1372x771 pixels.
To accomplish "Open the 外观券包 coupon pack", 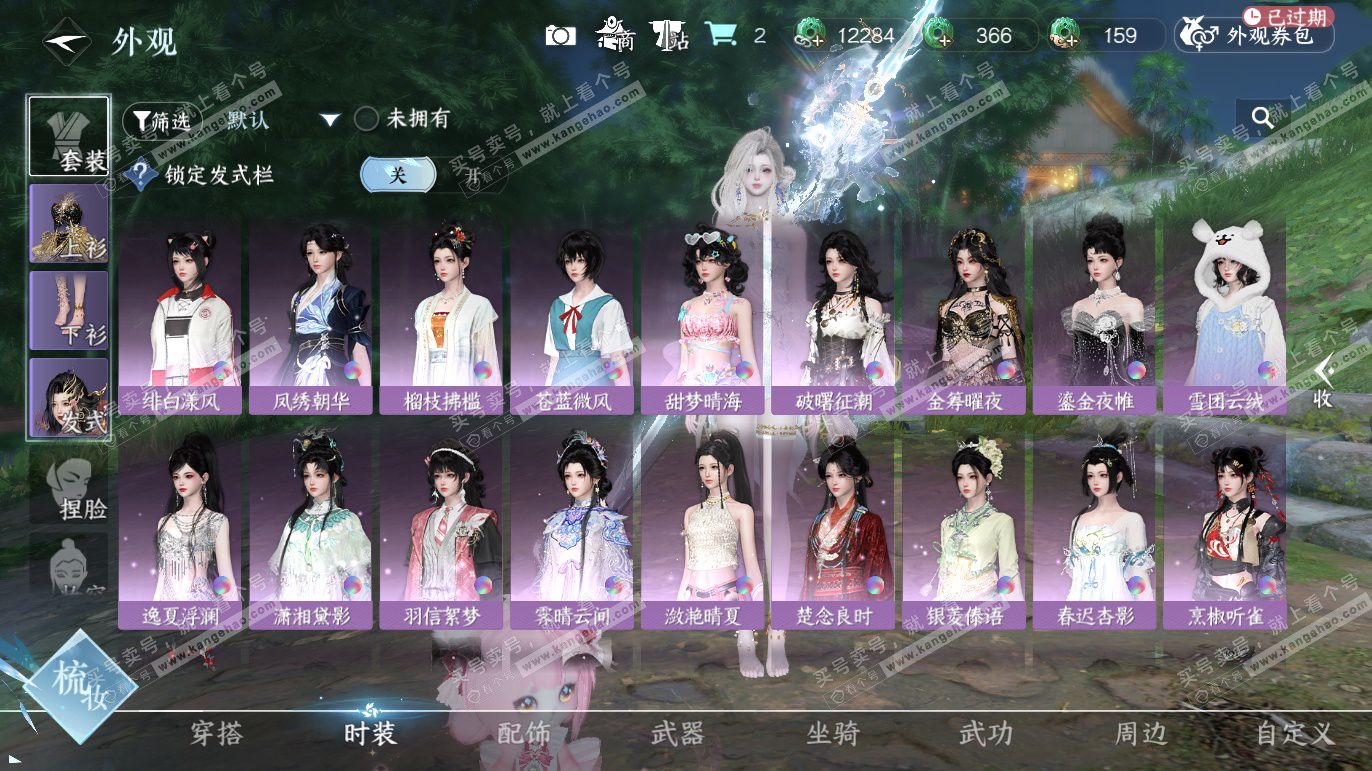I will 1255,35.
